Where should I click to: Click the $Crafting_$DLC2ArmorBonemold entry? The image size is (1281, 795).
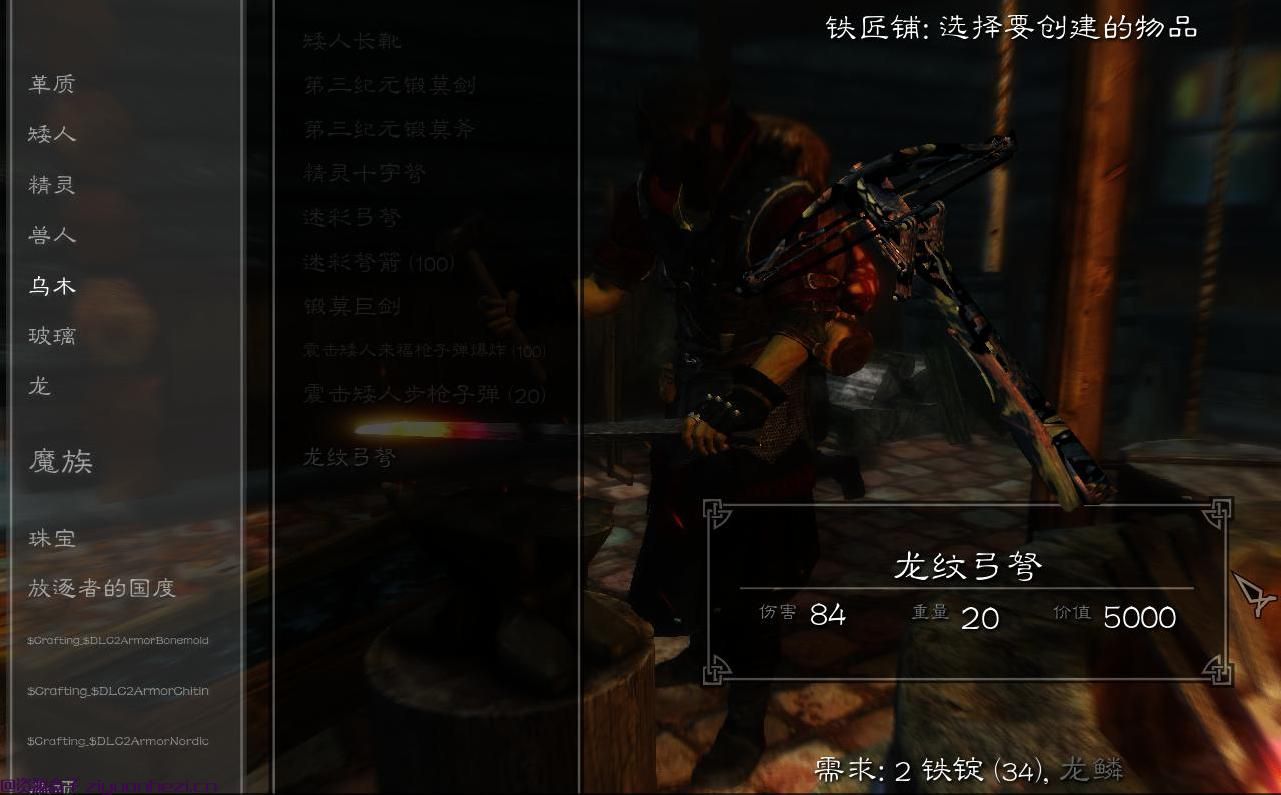[x=118, y=640]
